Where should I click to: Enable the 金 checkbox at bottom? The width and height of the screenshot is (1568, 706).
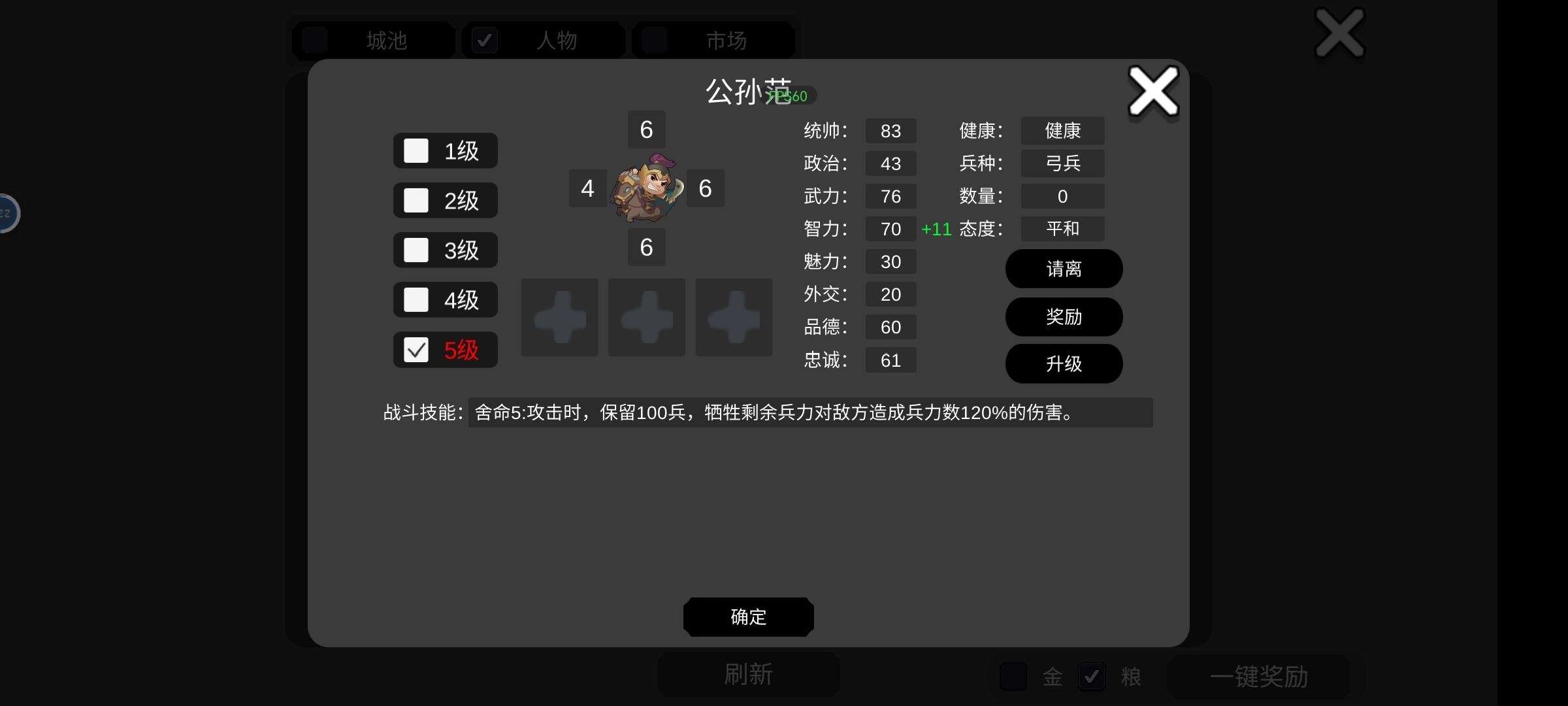point(1013,677)
